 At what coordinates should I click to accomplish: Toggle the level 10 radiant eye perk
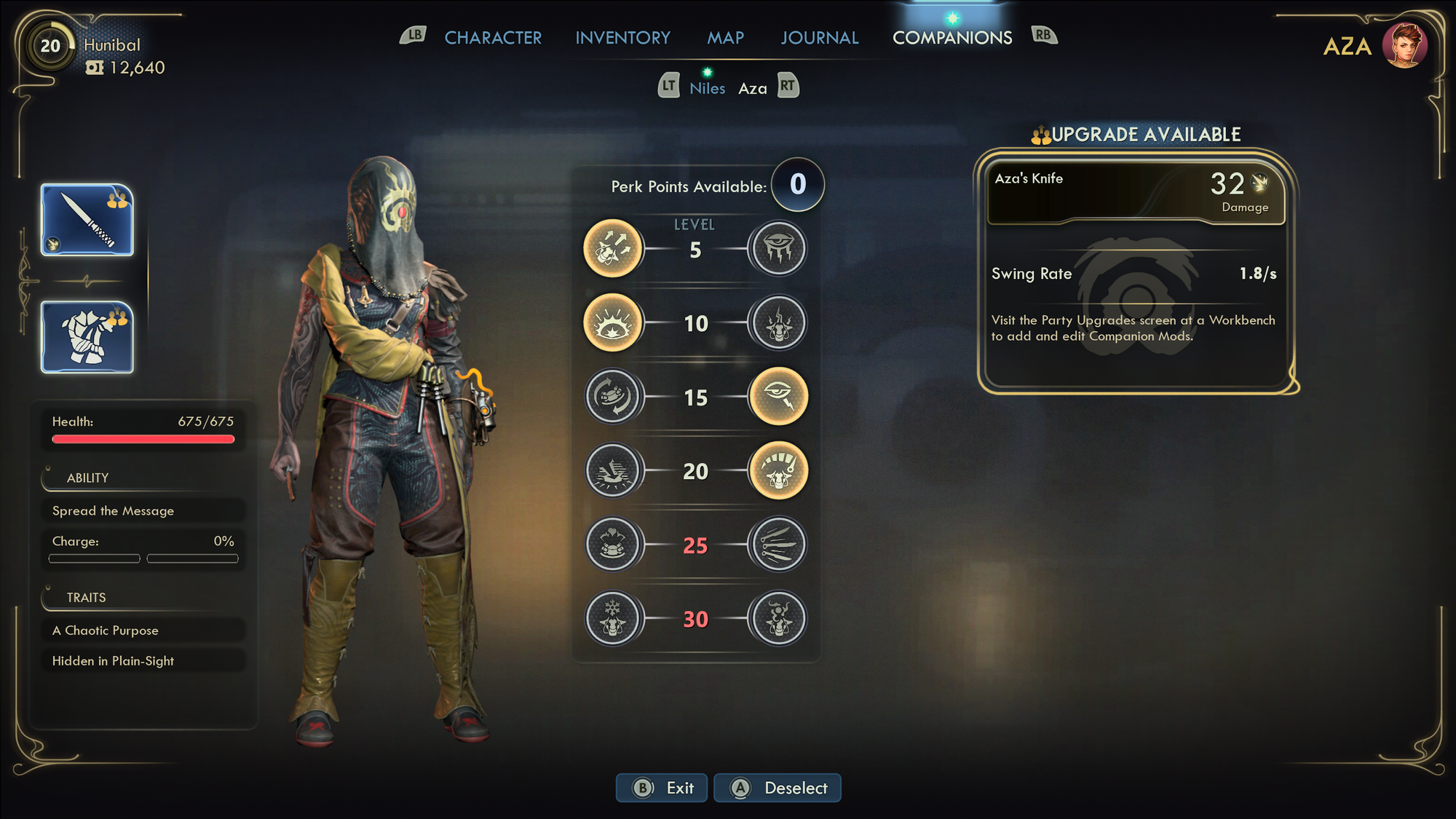[x=613, y=323]
